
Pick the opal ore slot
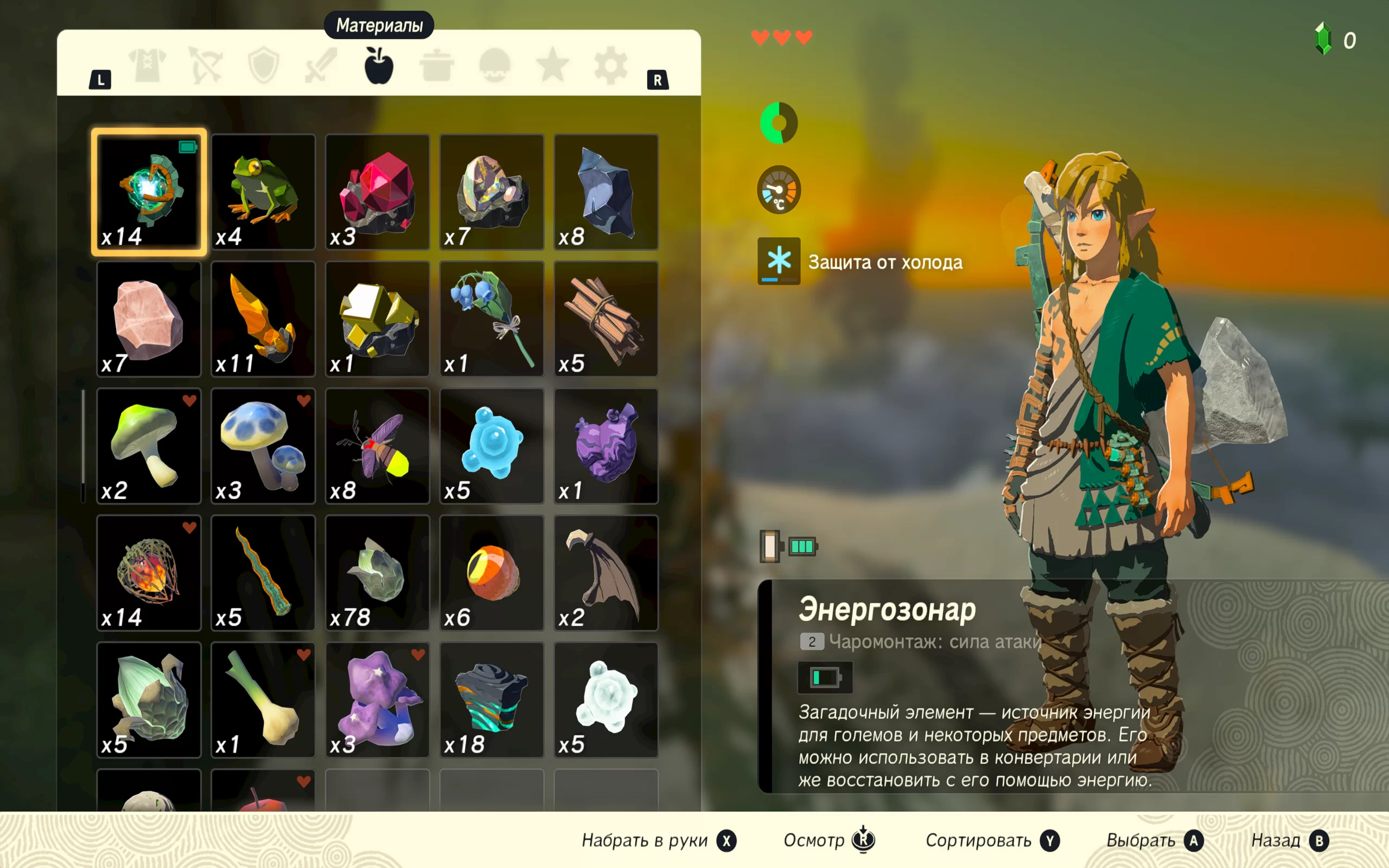[492, 192]
